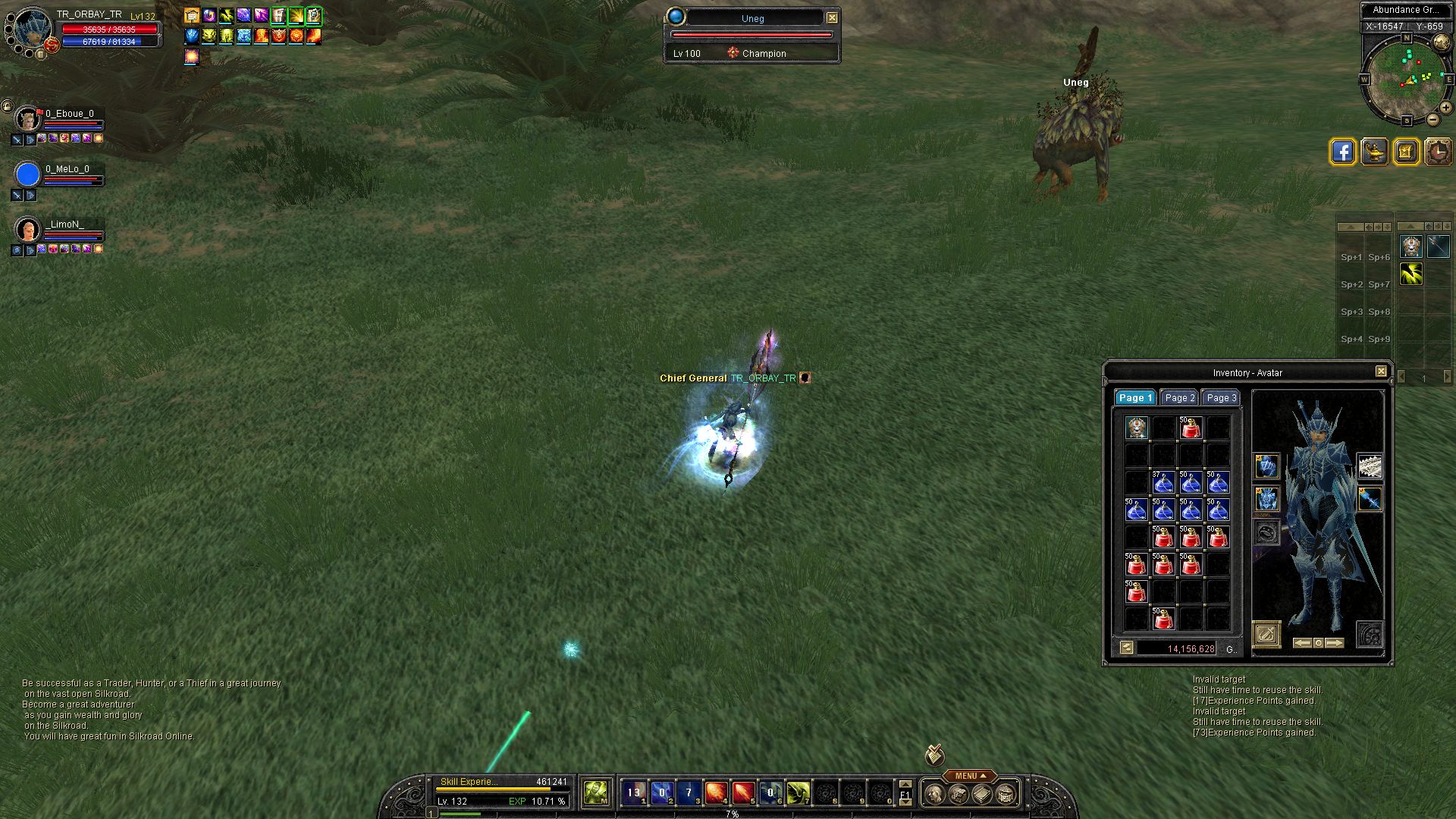Screen dimensions: 1456x819
Task: Open inventory Page 3 tab
Action: point(1221,398)
